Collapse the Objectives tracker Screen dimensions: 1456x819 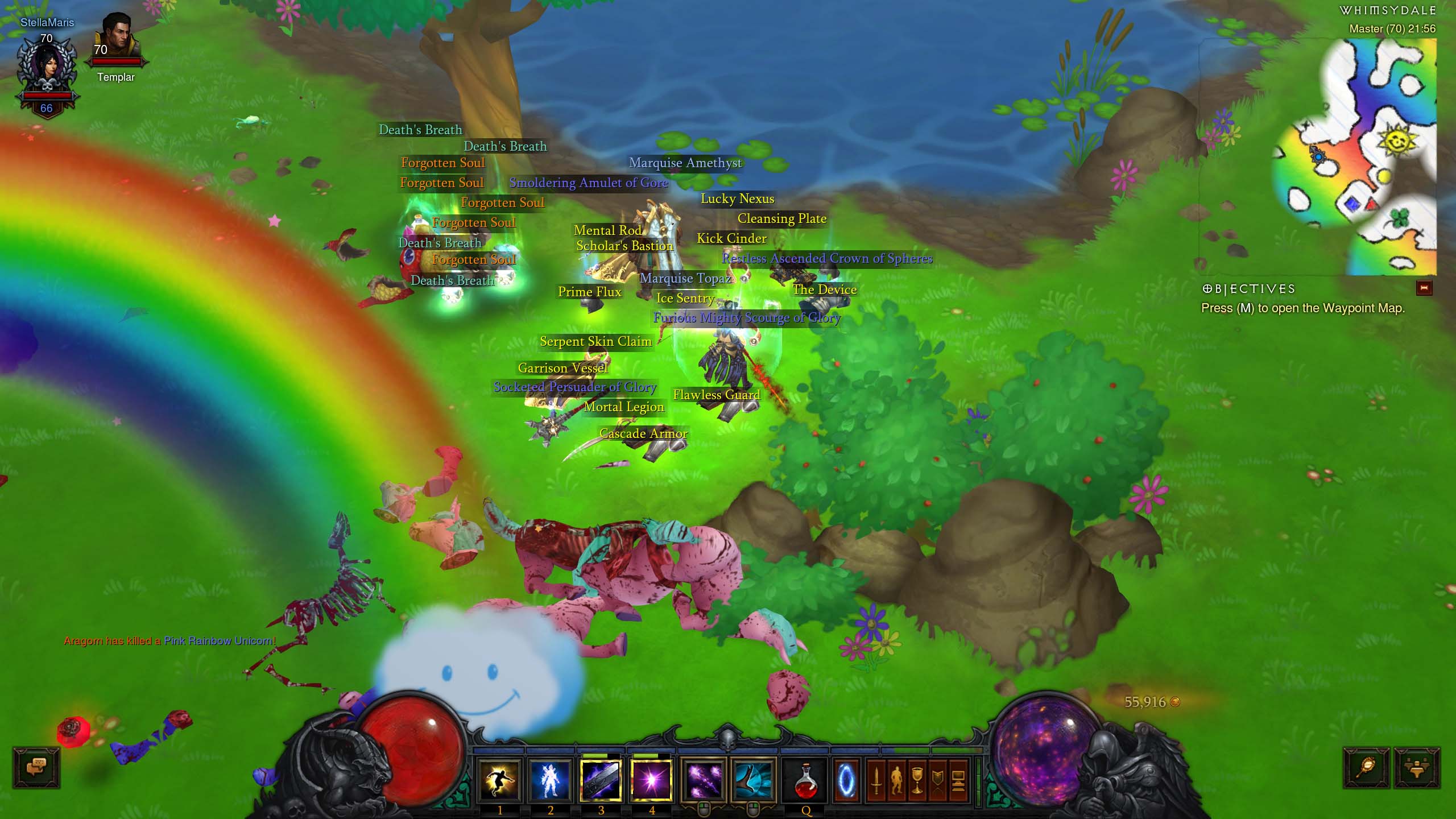coord(1424,288)
